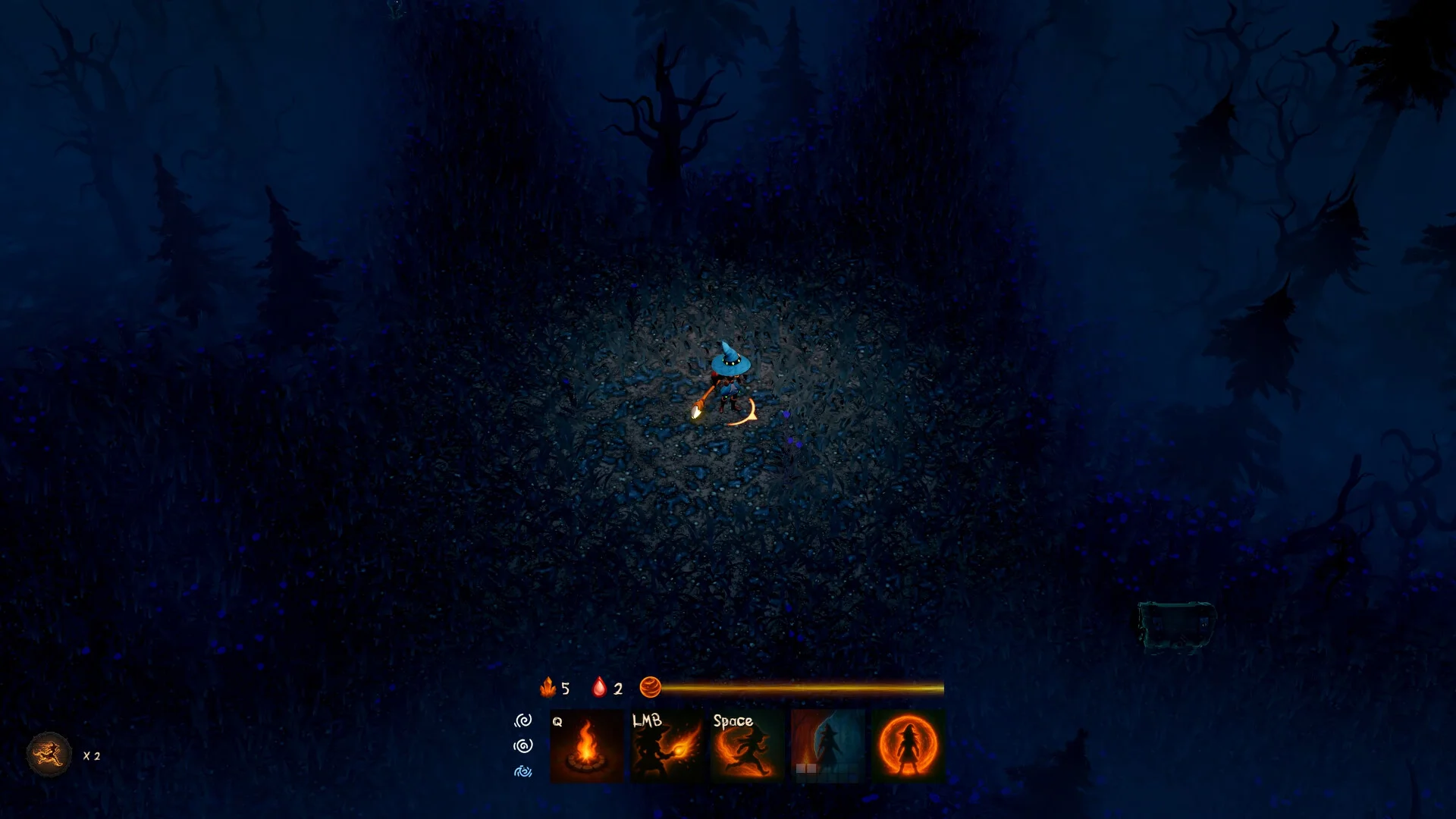1456x819 pixels.
Task: Click the fire orb beside the energy bar
Action: point(650,688)
